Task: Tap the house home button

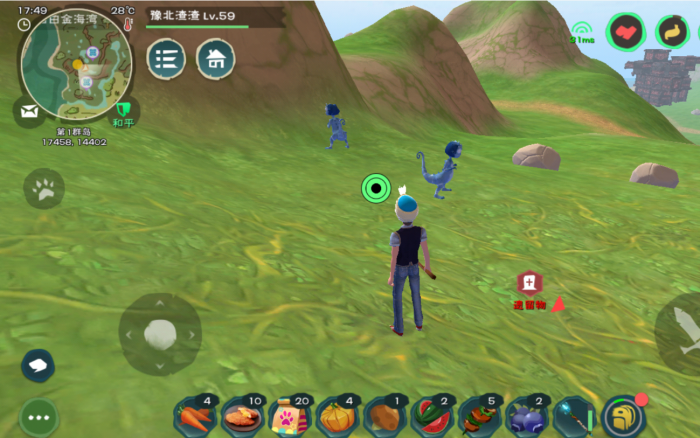Action: pyautogui.click(x=215, y=59)
